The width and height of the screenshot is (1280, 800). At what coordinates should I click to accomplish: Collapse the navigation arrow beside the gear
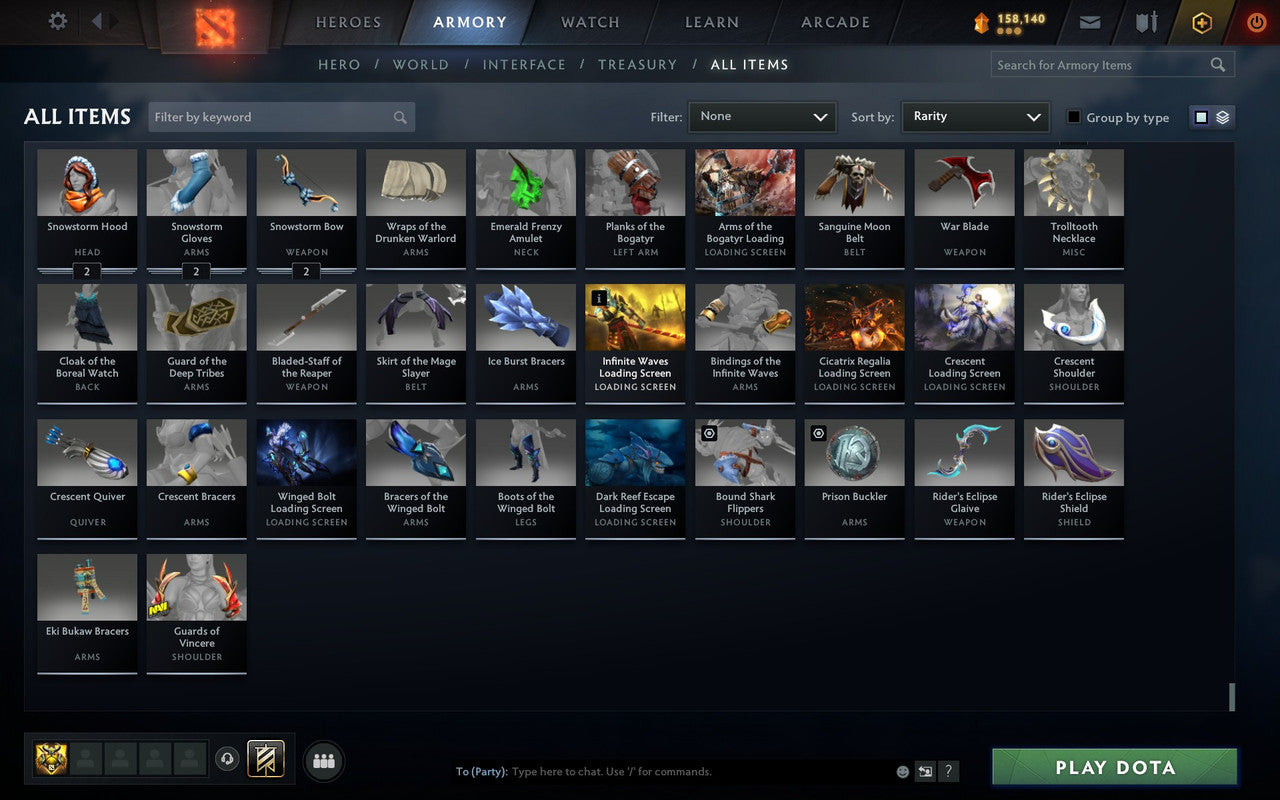(97, 22)
